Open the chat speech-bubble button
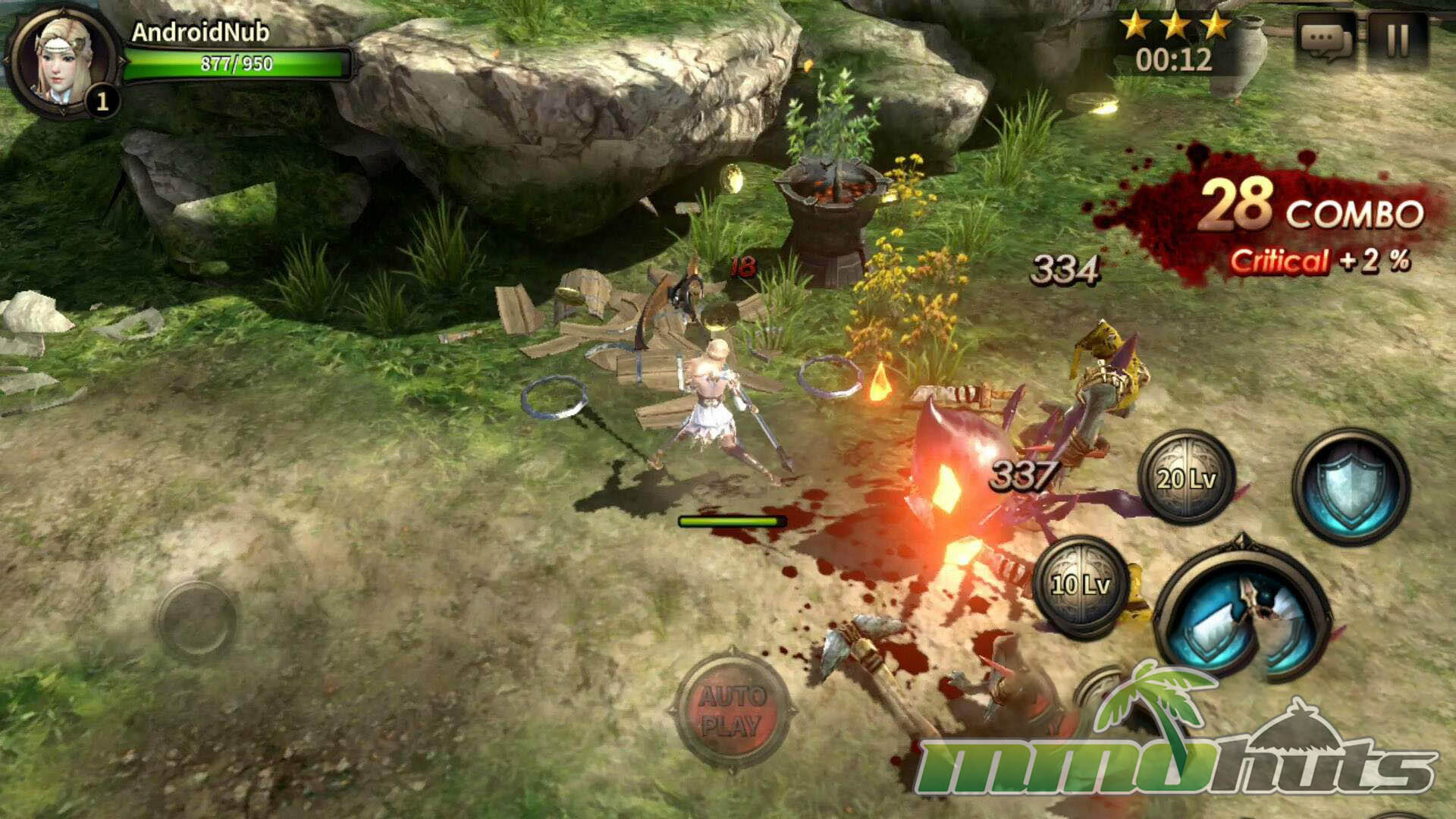 point(1326,39)
